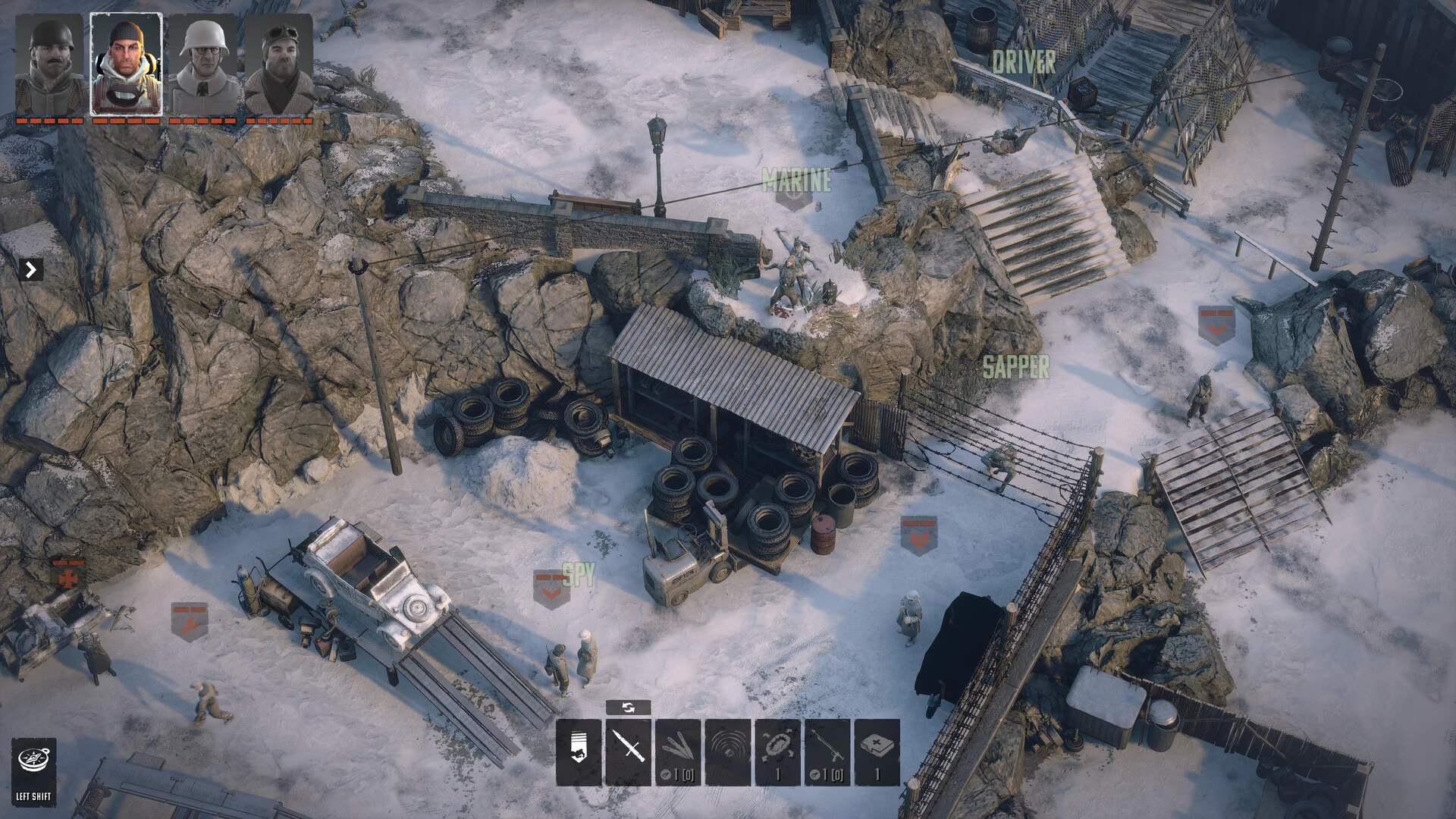Select the Sapper portrait with mustache and helmet
1456x819 pixels.
[50, 65]
